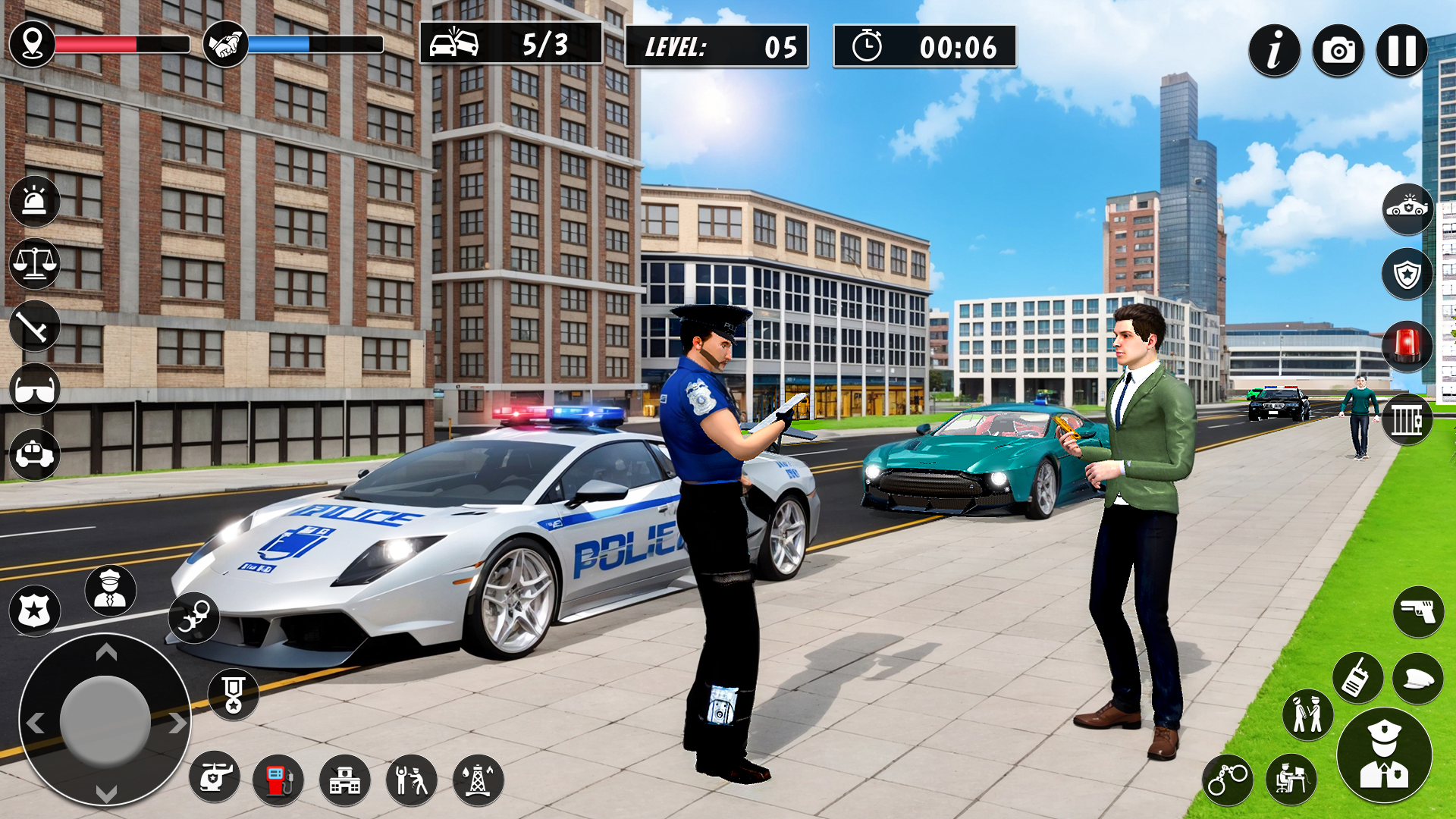Click the oil rig mission icon

(x=475, y=778)
